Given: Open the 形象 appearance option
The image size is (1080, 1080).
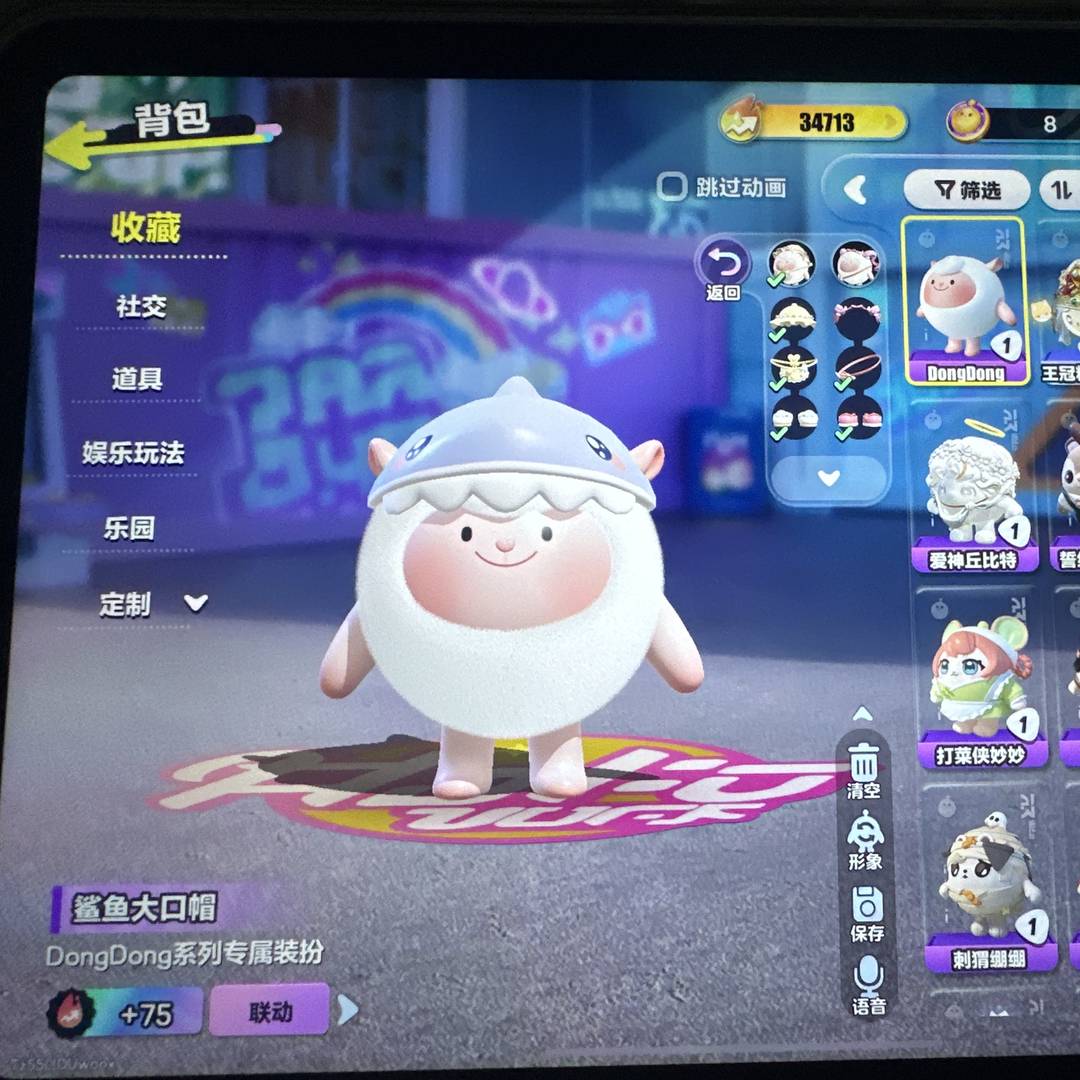Looking at the screenshot, I should pos(865,840).
